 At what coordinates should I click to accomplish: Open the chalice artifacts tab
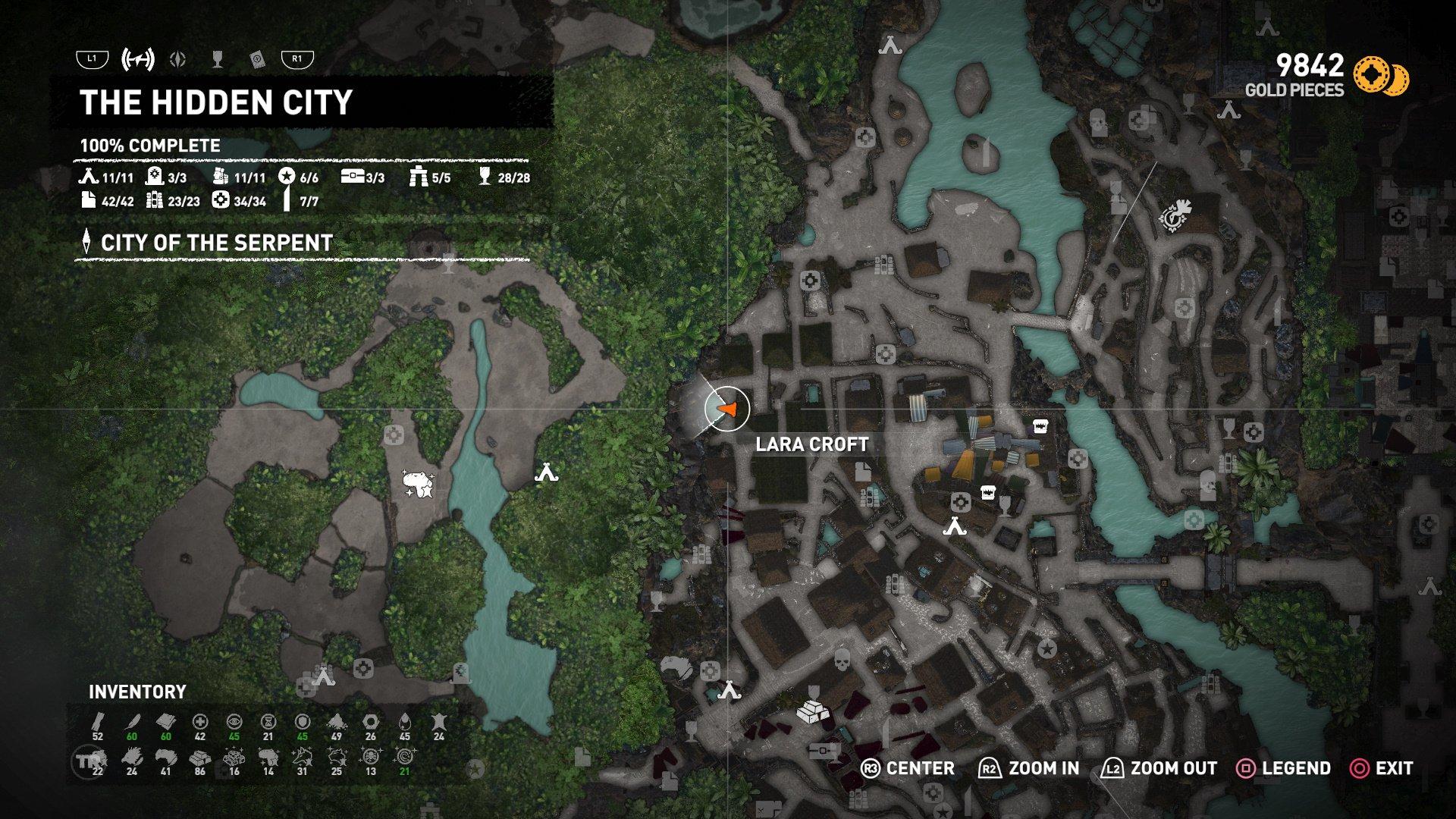coord(218,59)
